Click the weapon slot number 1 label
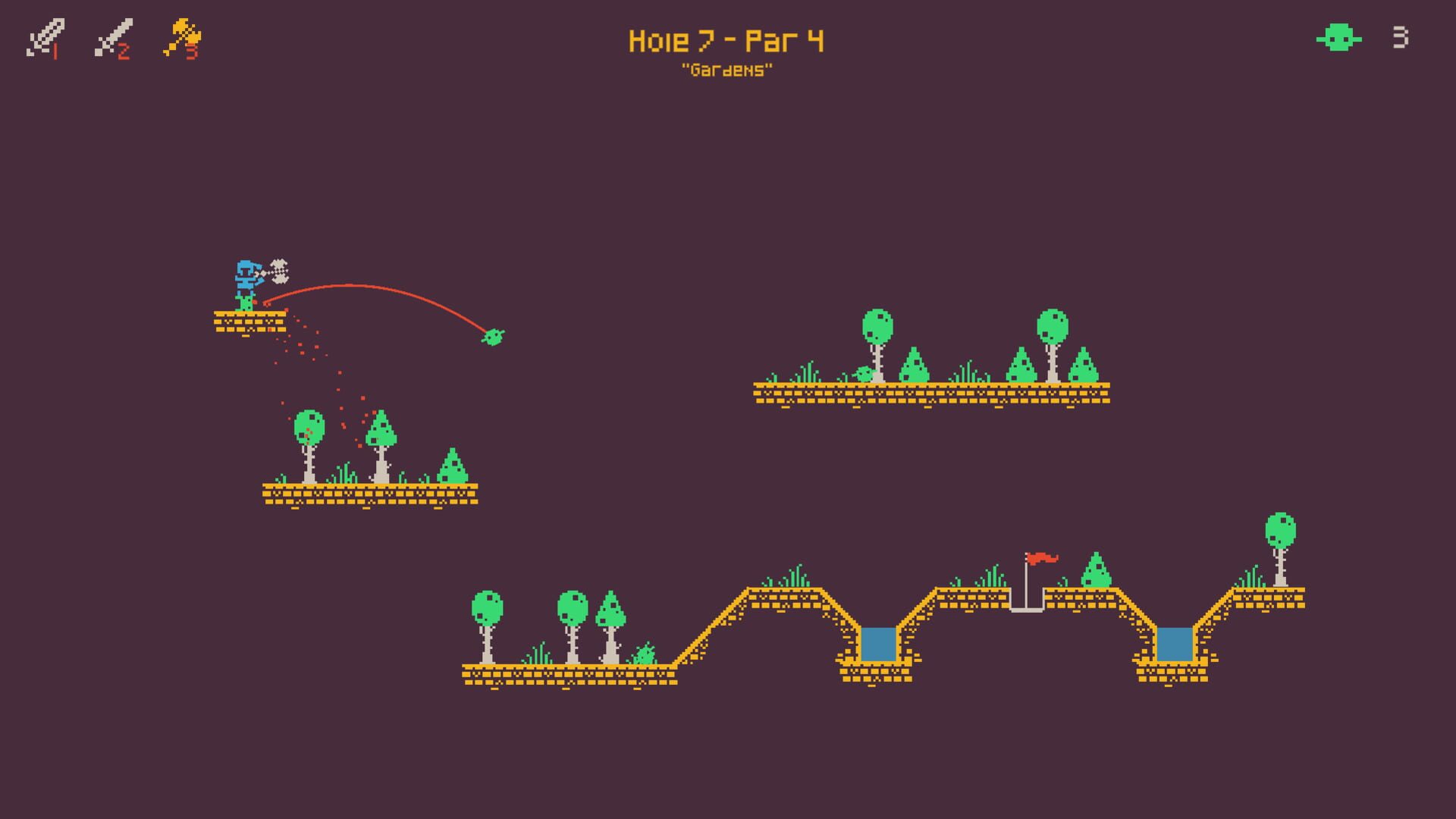Screen dimensions: 1456x819 55,52
